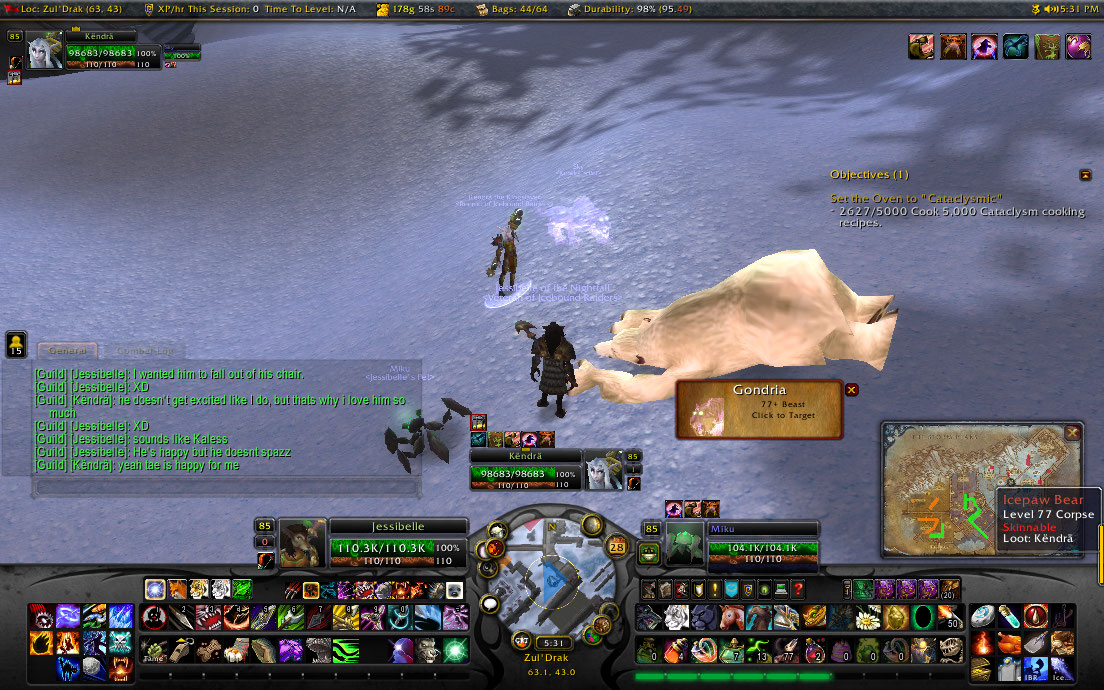Close the Gondria target alert popup

[x=852, y=390]
